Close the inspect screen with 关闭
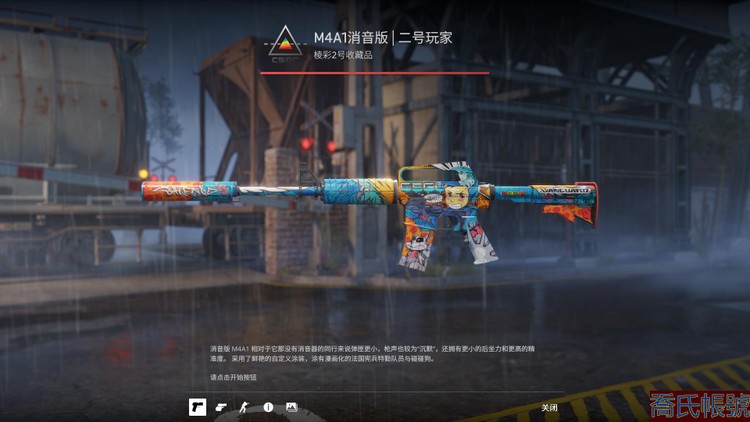Screen dimensions: 750x422 point(549,407)
